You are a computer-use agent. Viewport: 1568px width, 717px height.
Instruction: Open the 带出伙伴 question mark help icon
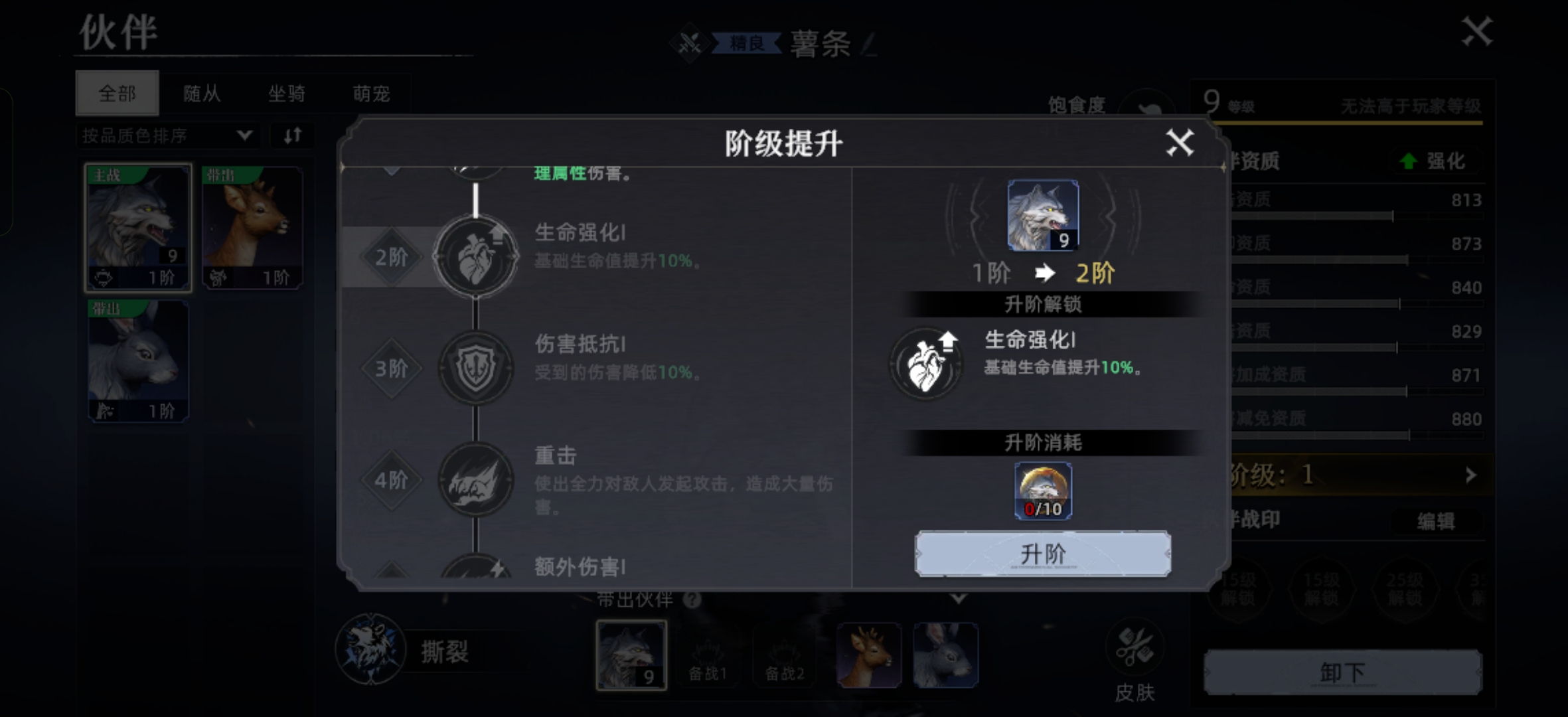click(692, 599)
